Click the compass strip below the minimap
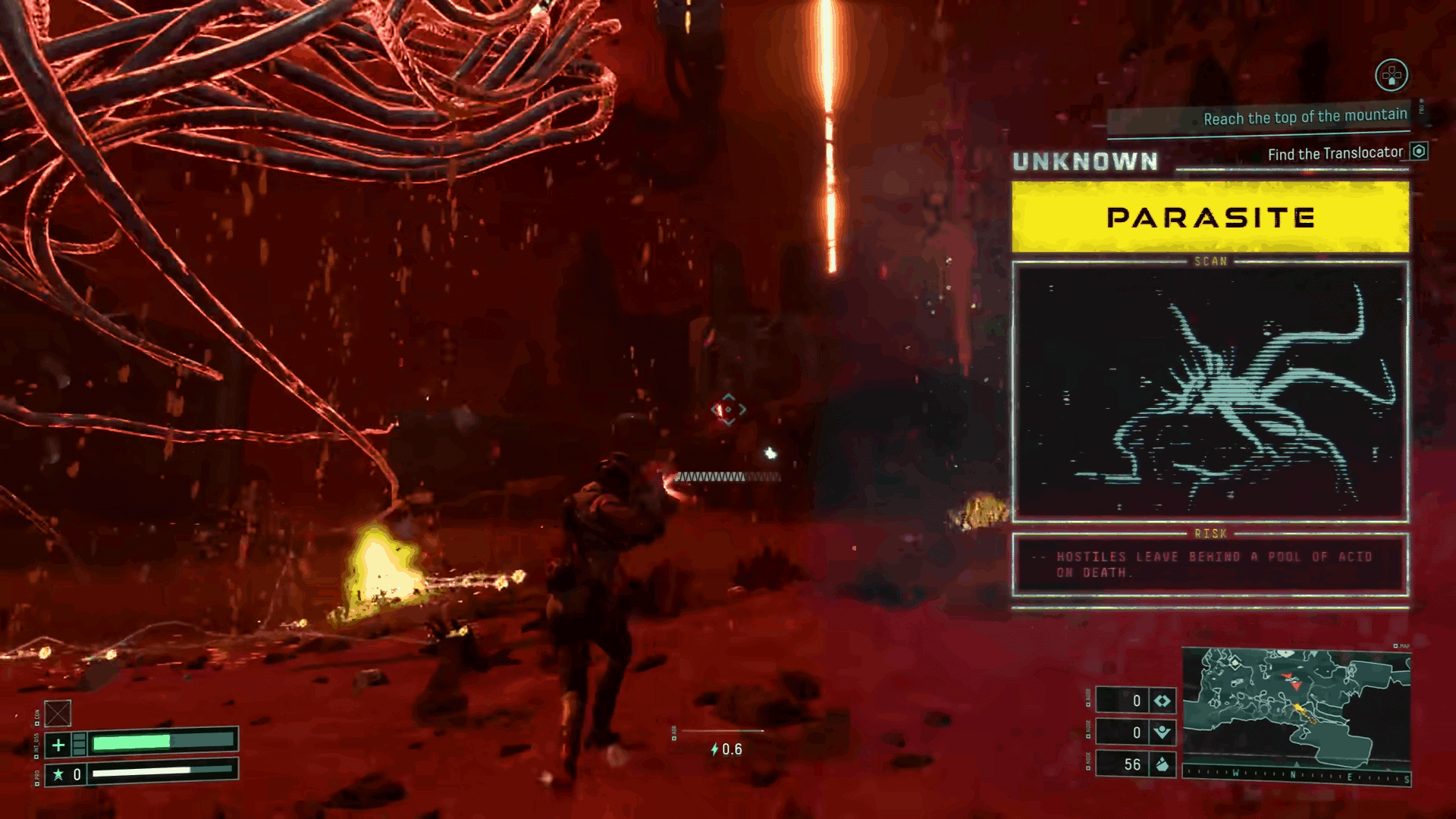Image resolution: width=1456 pixels, height=819 pixels. 1297,776
